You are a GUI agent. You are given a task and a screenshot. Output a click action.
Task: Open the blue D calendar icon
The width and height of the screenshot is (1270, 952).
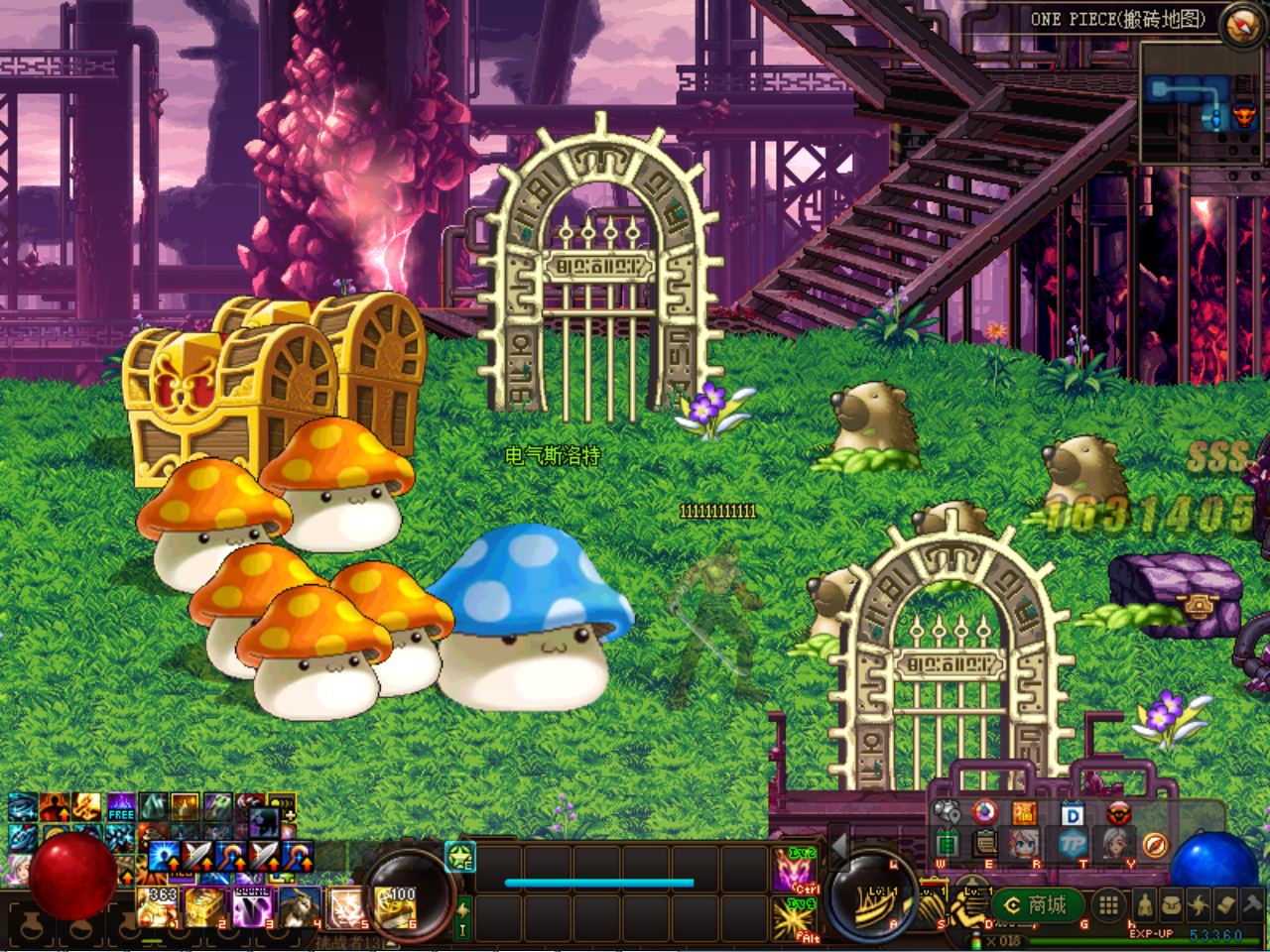click(1072, 814)
